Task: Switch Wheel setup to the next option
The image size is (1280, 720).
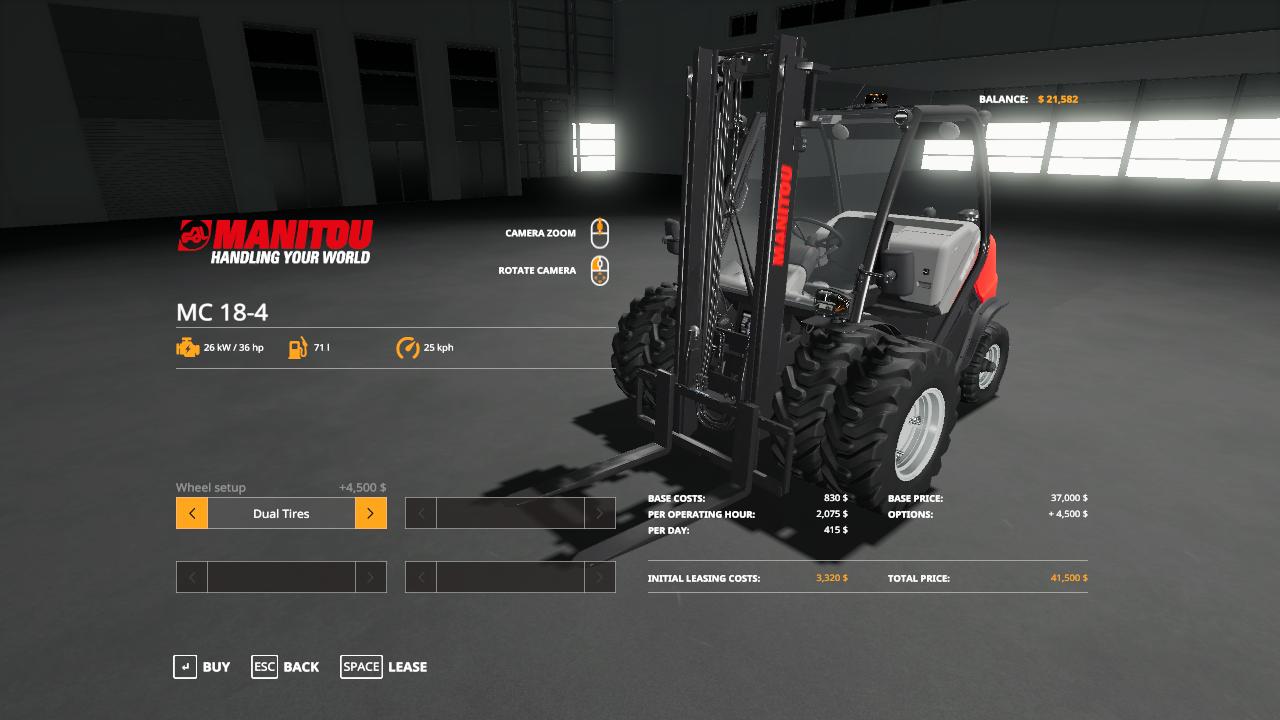Action: coord(370,514)
